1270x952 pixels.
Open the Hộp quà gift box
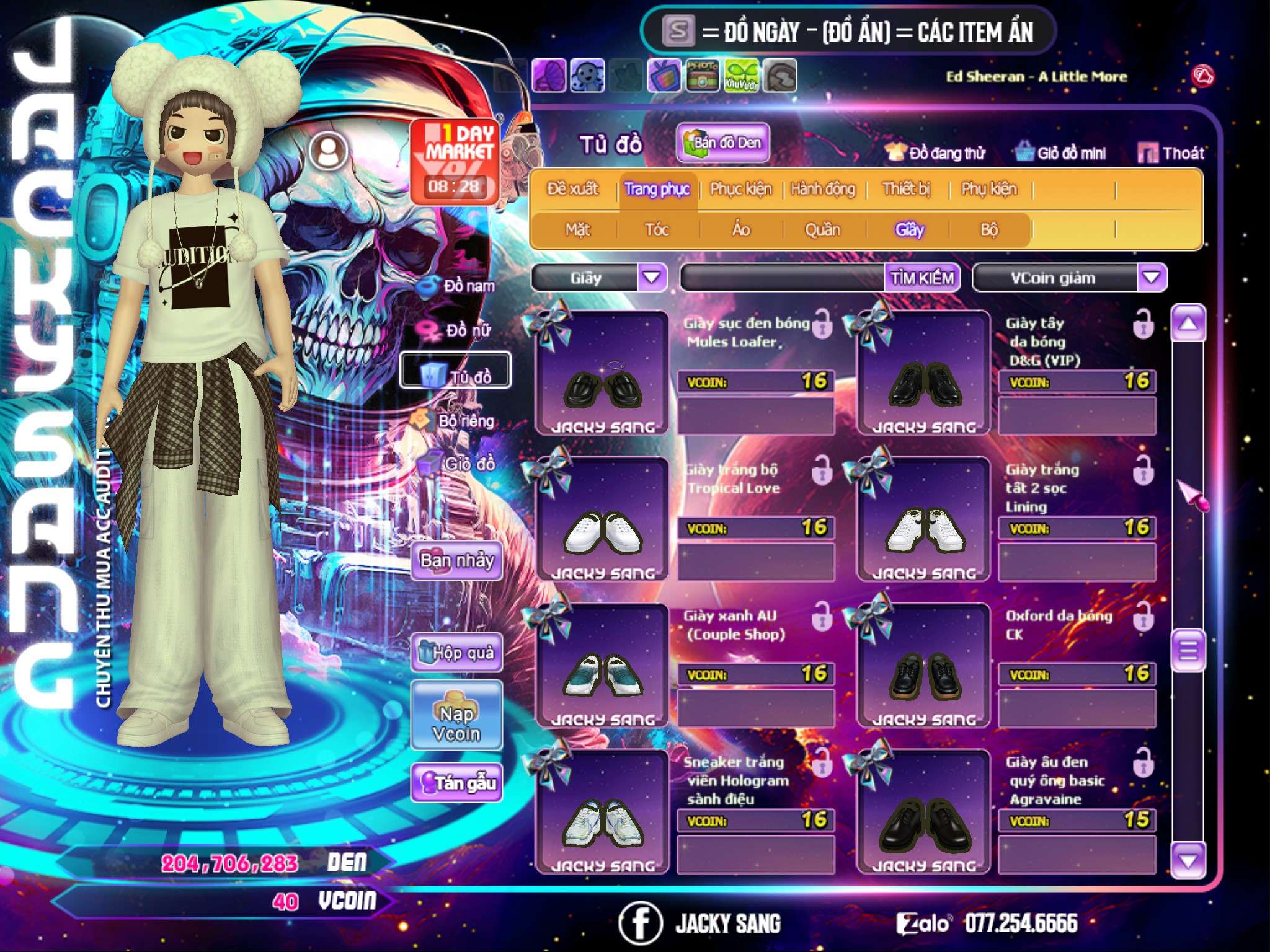[456, 652]
